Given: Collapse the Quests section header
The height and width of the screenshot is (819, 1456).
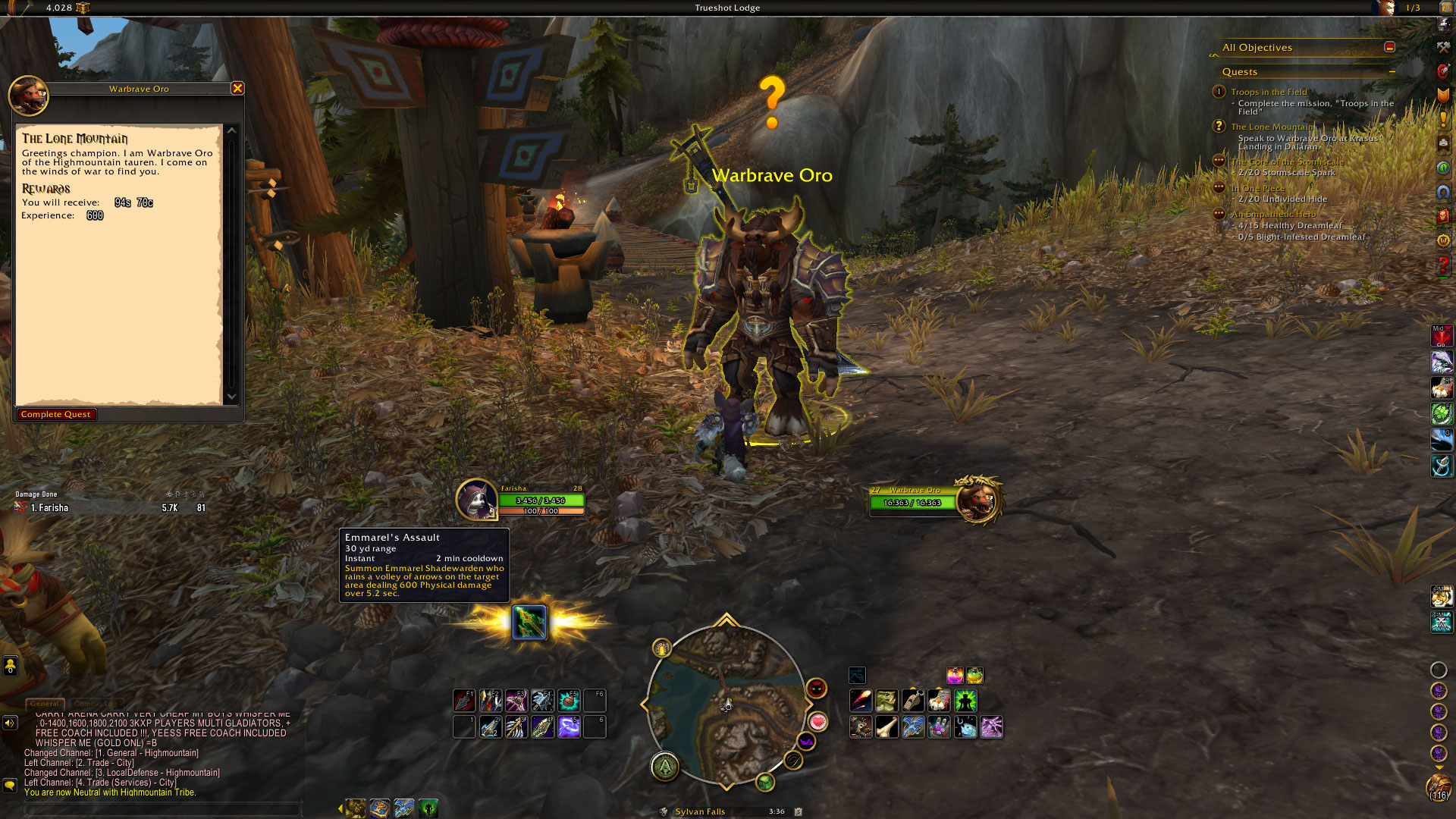Looking at the screenshot, I should [x=1392, y=72].
